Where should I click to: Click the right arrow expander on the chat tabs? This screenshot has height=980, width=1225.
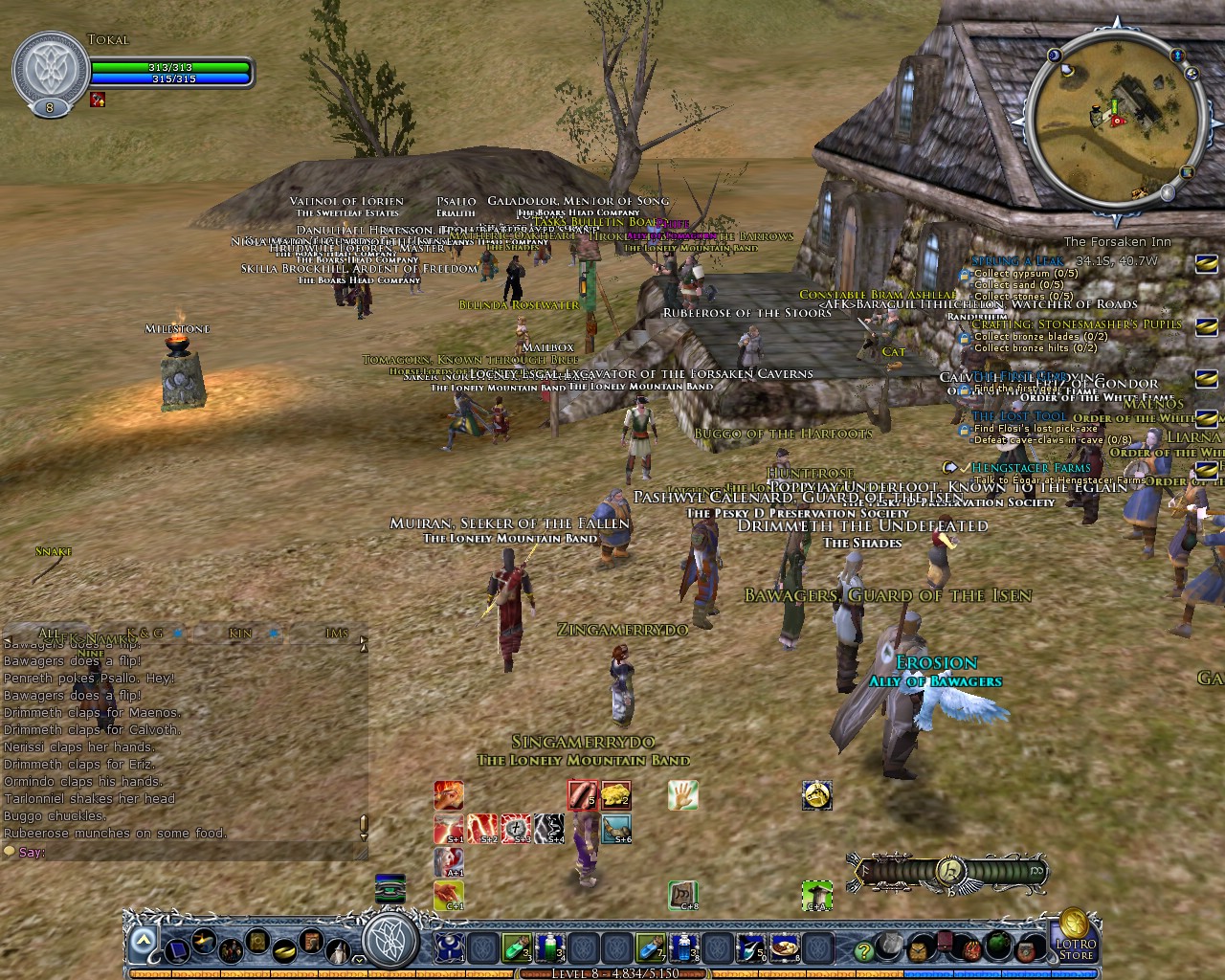tap(364, 639)
